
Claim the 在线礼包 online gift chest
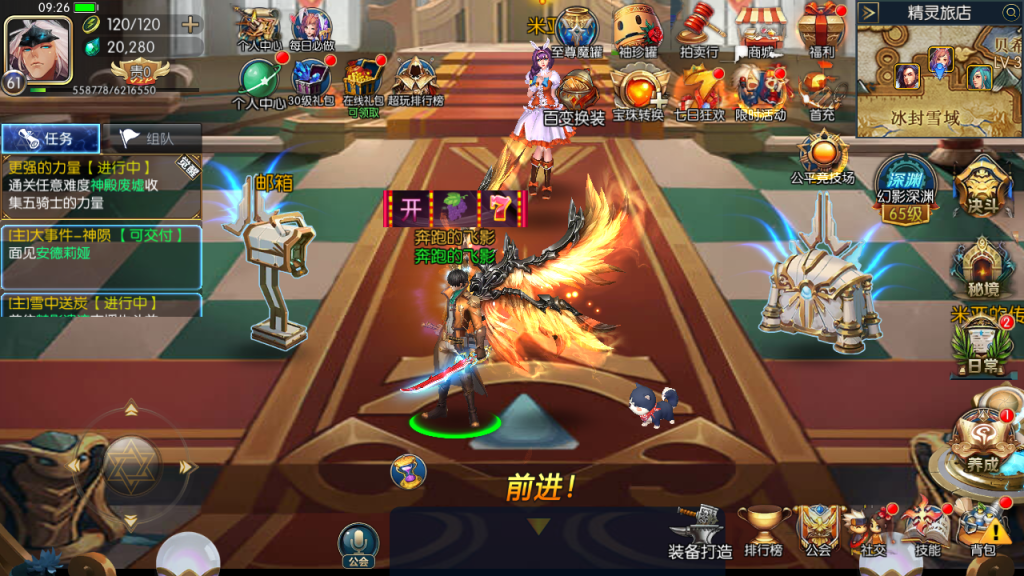(363, 79)
